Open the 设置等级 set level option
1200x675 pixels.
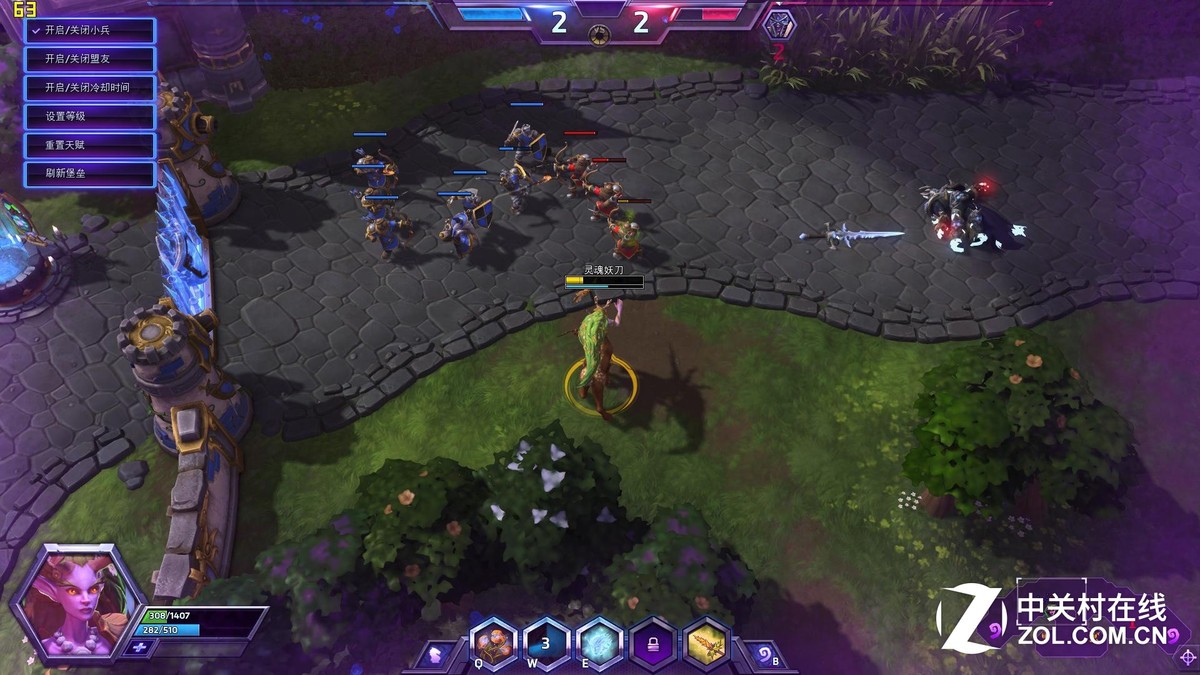point(90,117)
